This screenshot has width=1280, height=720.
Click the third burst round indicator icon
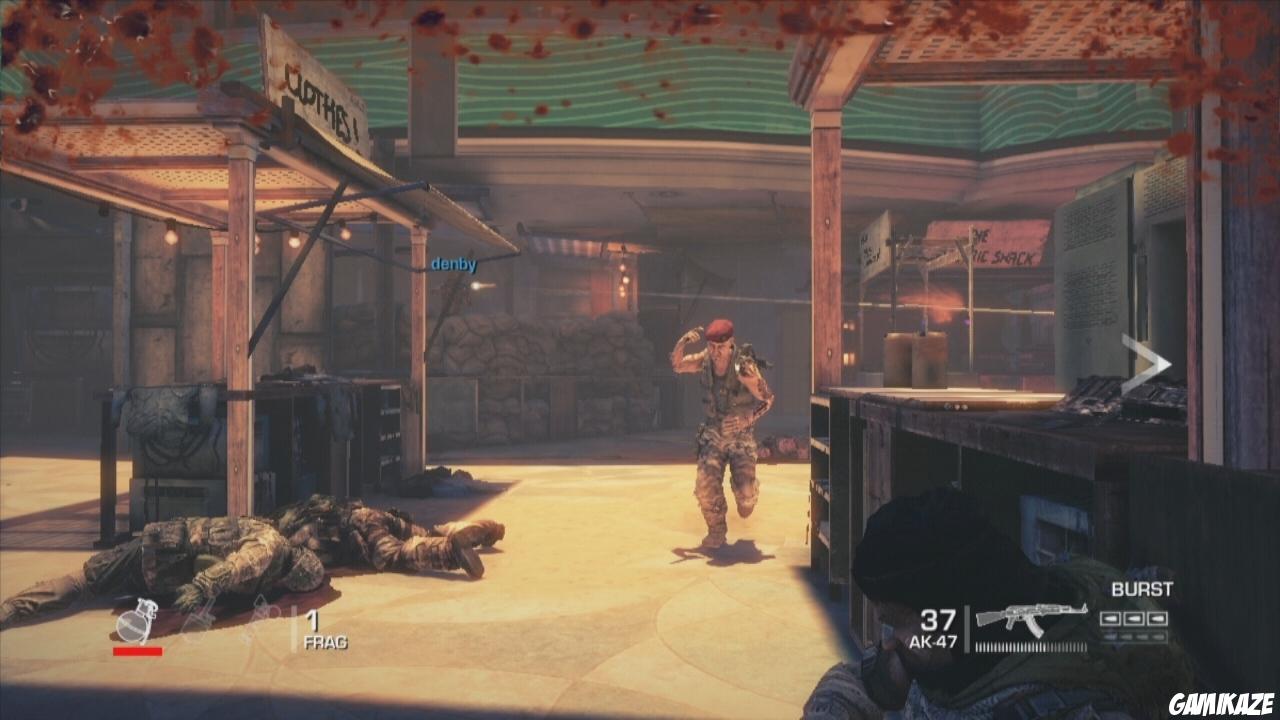pyautogui.click(x=1157, y=618)
